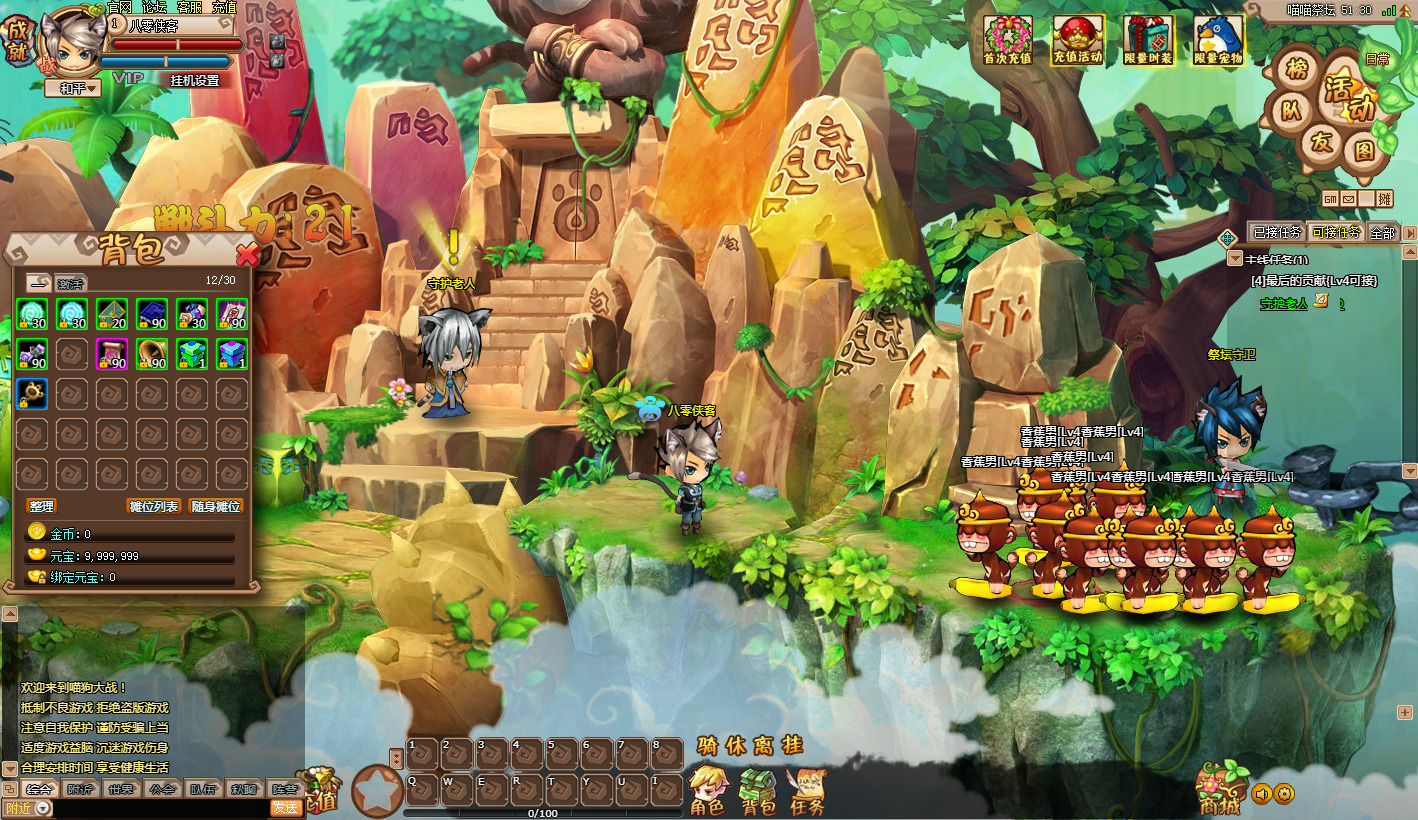Select the pink scroll item slot
Image resolution: width=1418 pixels, height=820 pixels.
(112, 354)
